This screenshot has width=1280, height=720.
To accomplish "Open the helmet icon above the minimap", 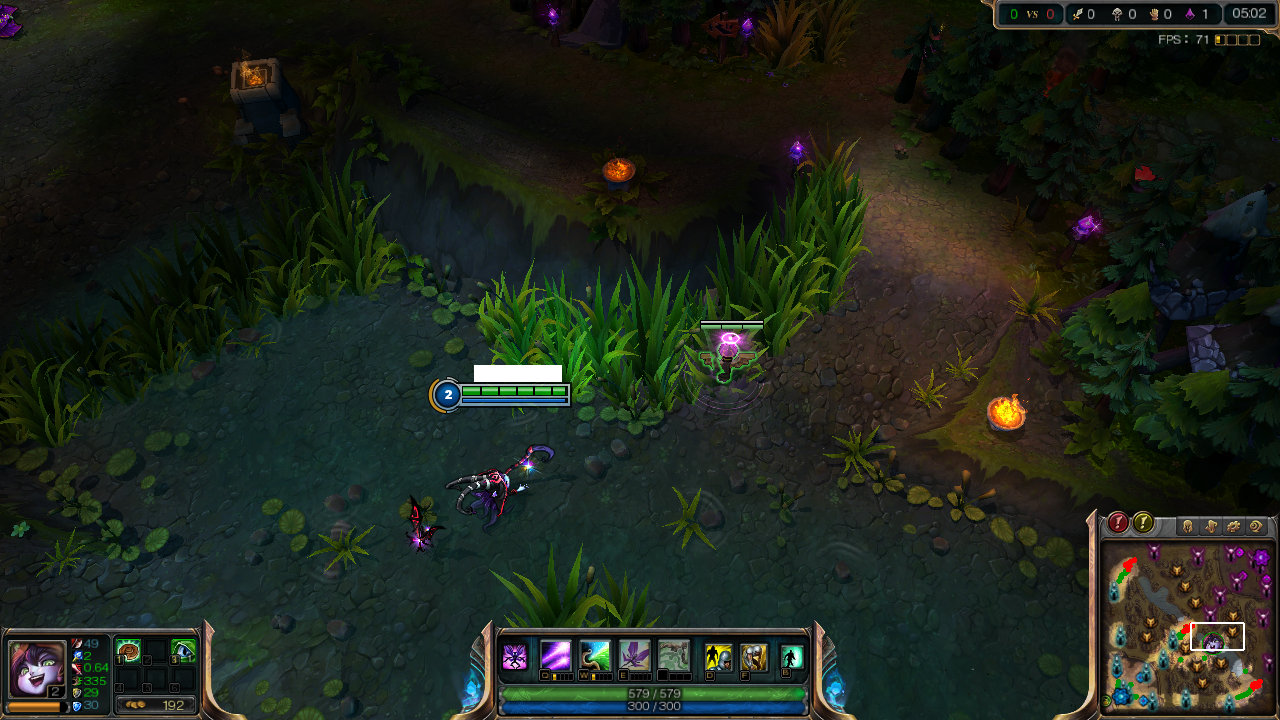I will tap(1188, 526).
